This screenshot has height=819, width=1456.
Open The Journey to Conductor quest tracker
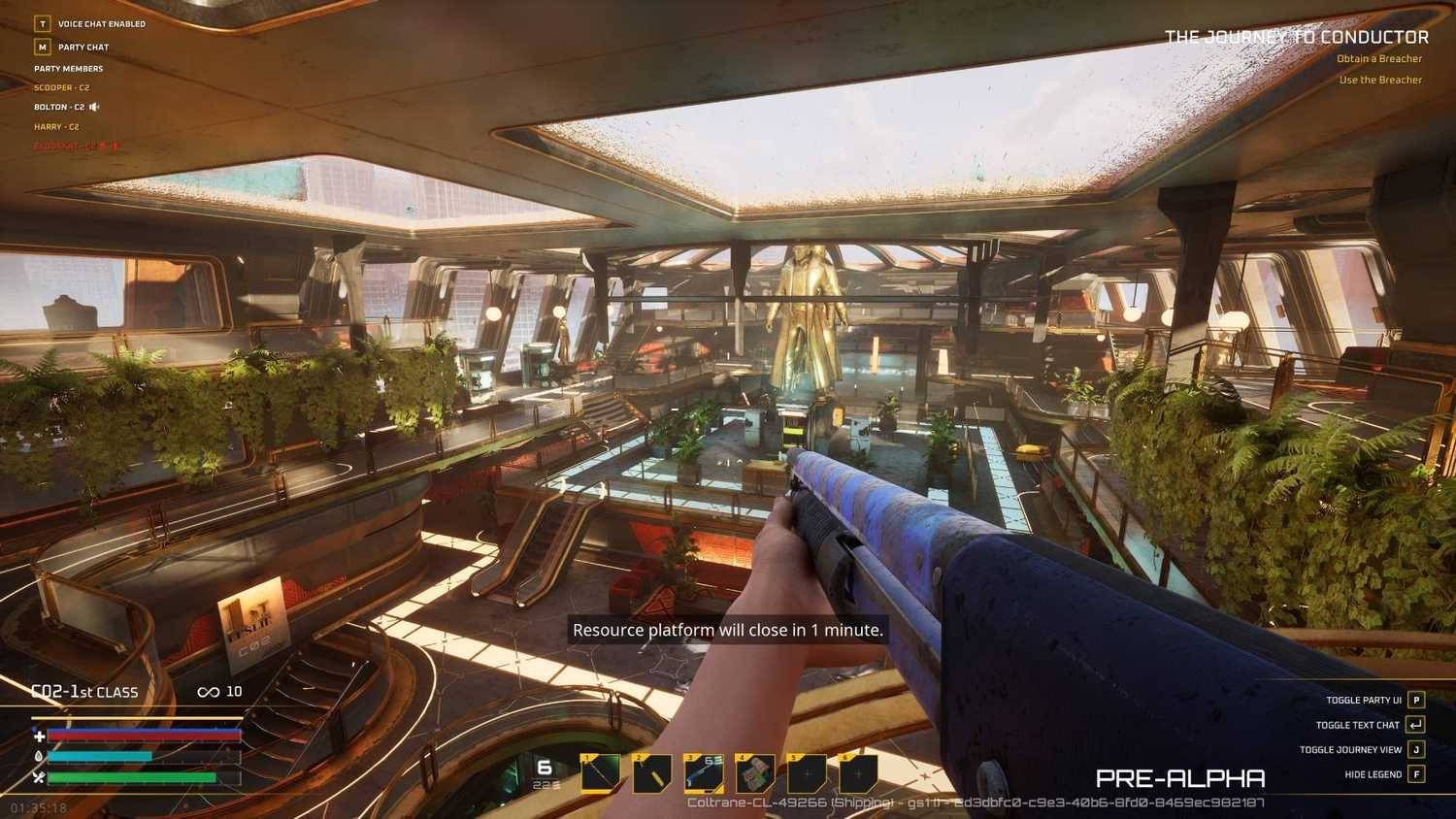1296,38
